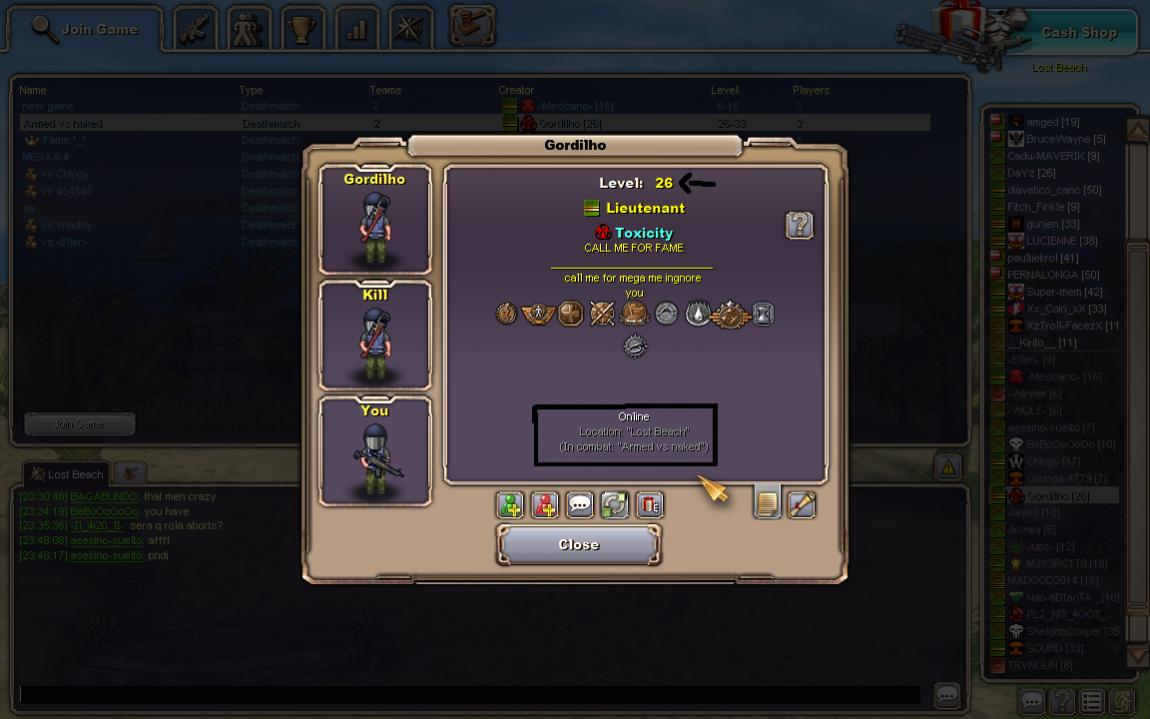Image resolution: width=1150 pixels, height=719 pixels.
Task: Switch to the Join Game tab
Action: click(x=85, y=29)
